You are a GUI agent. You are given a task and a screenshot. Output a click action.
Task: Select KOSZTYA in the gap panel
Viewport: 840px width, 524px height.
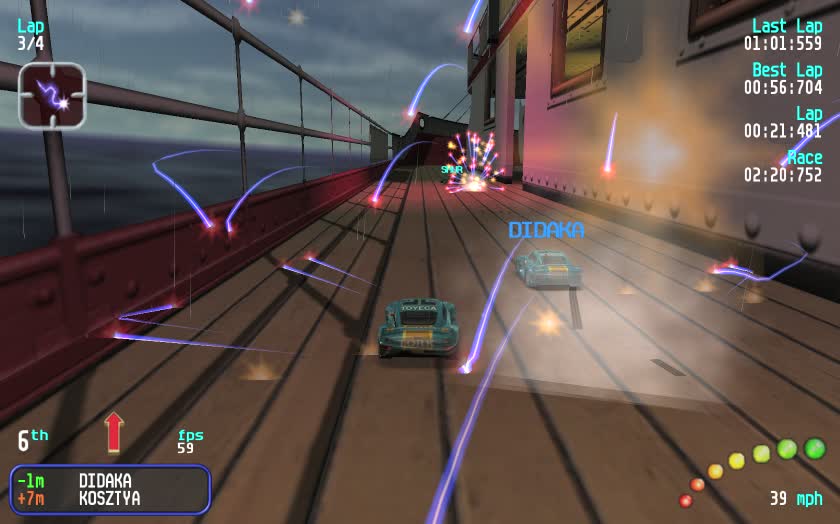click(110, 498)
